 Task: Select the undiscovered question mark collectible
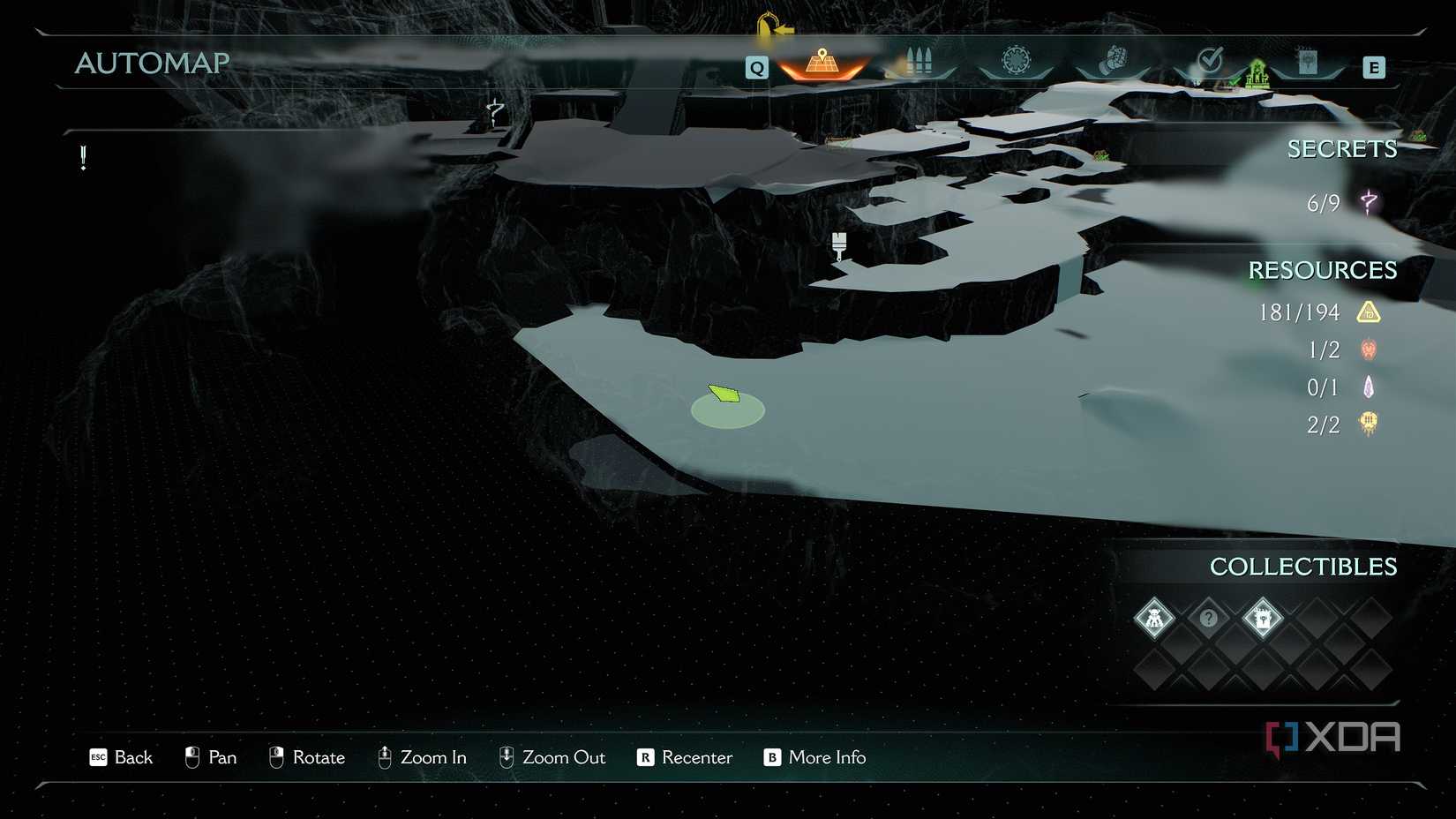1208,618
